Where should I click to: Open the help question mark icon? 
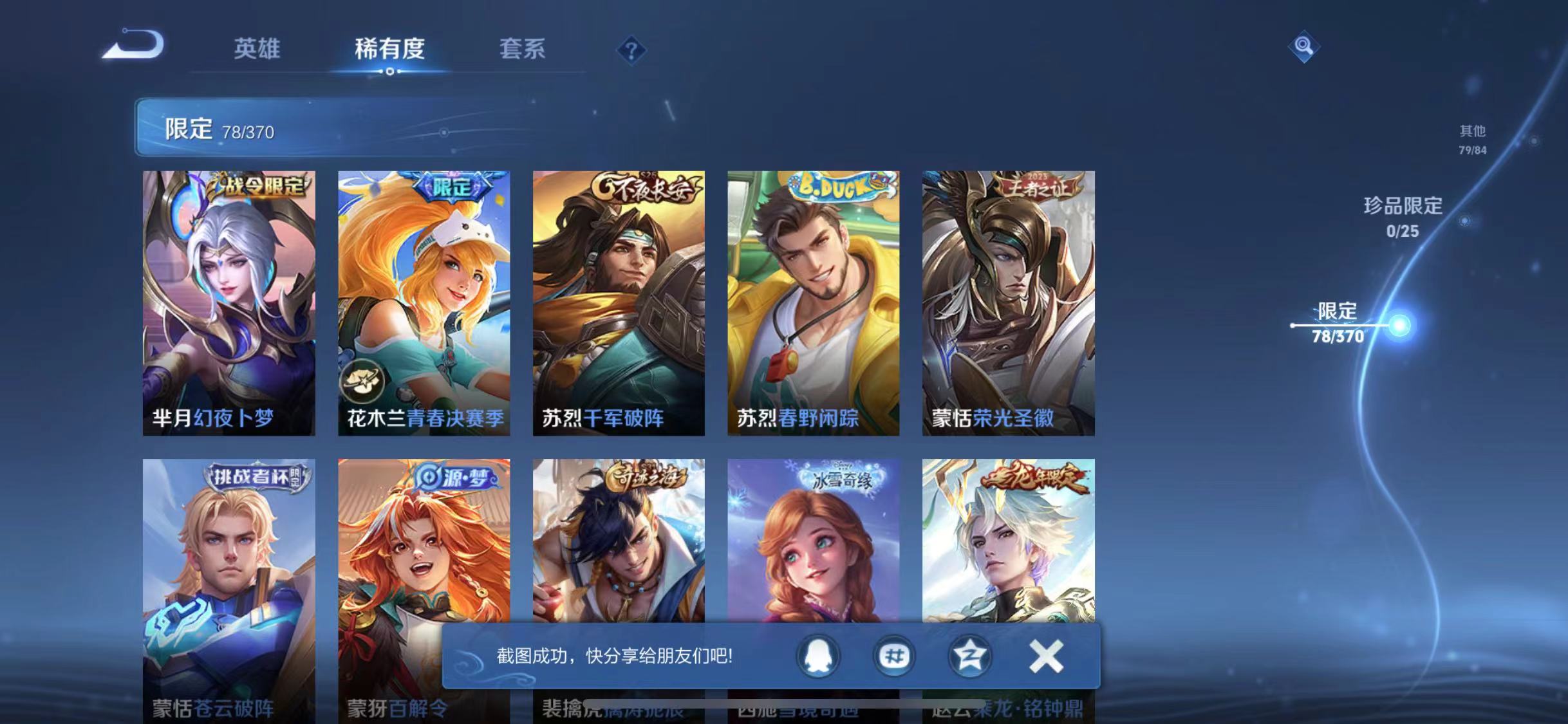[631, 50]
